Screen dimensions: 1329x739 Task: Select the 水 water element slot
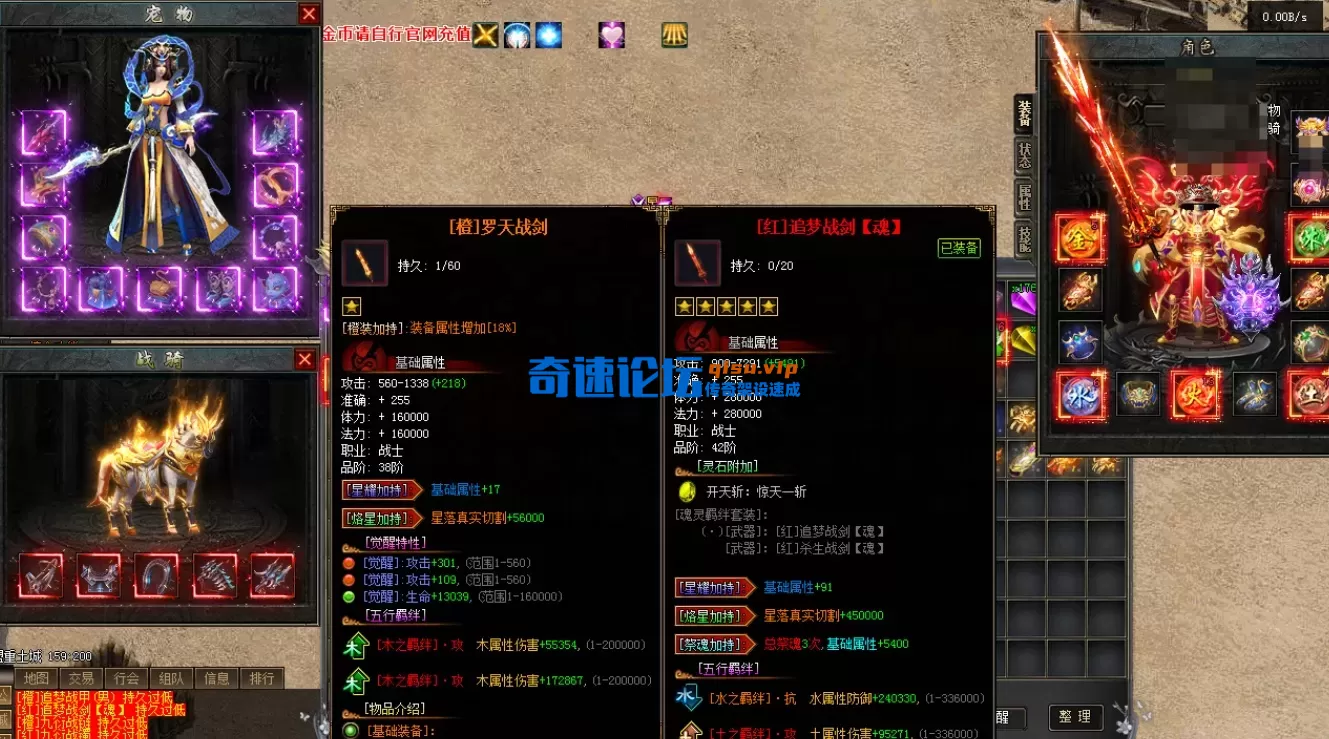point(1081,395)
